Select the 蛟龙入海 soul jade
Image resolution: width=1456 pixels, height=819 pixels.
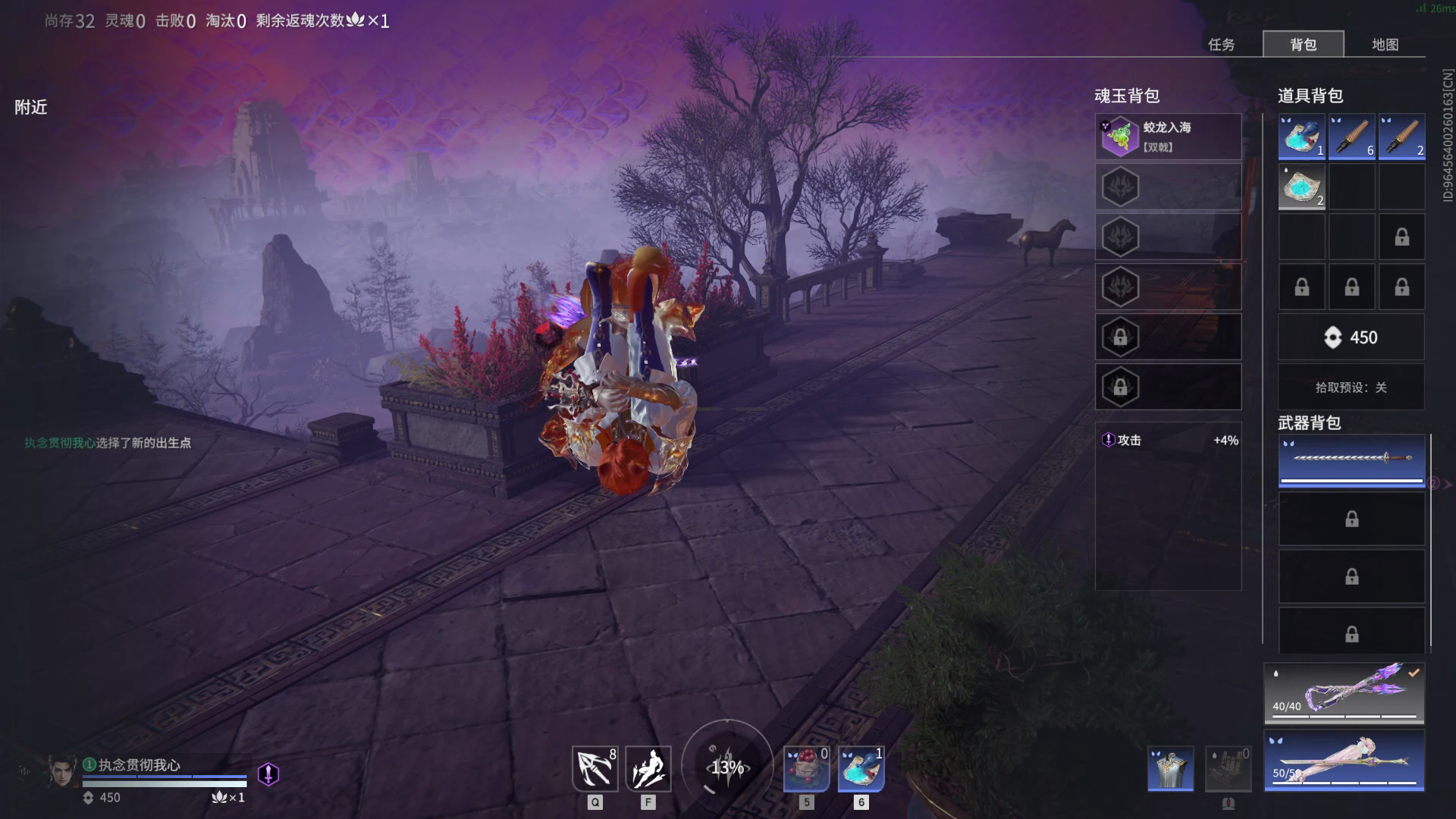point(1168,137)
